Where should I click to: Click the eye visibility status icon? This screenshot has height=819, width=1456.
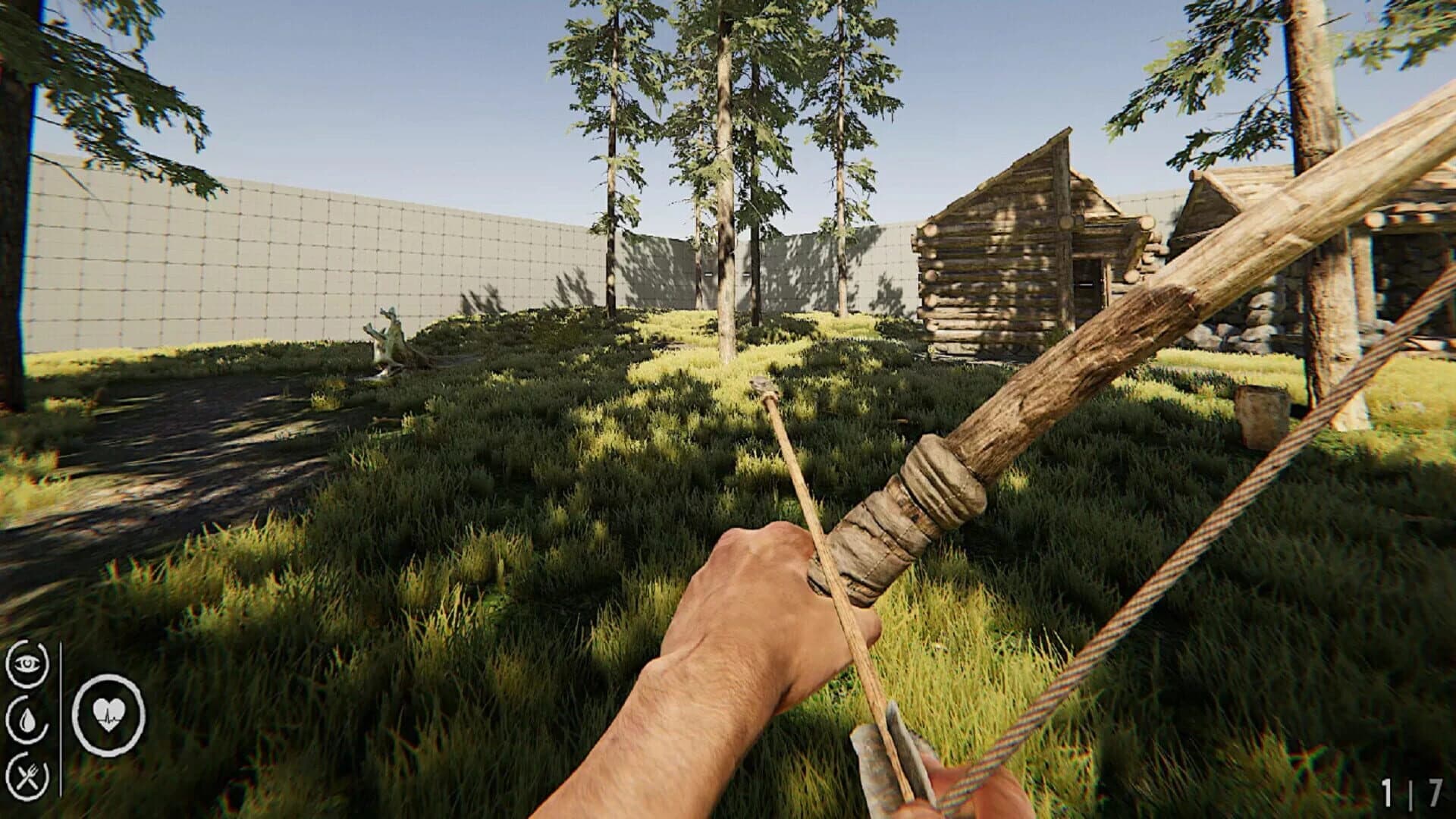pos(28,664)
